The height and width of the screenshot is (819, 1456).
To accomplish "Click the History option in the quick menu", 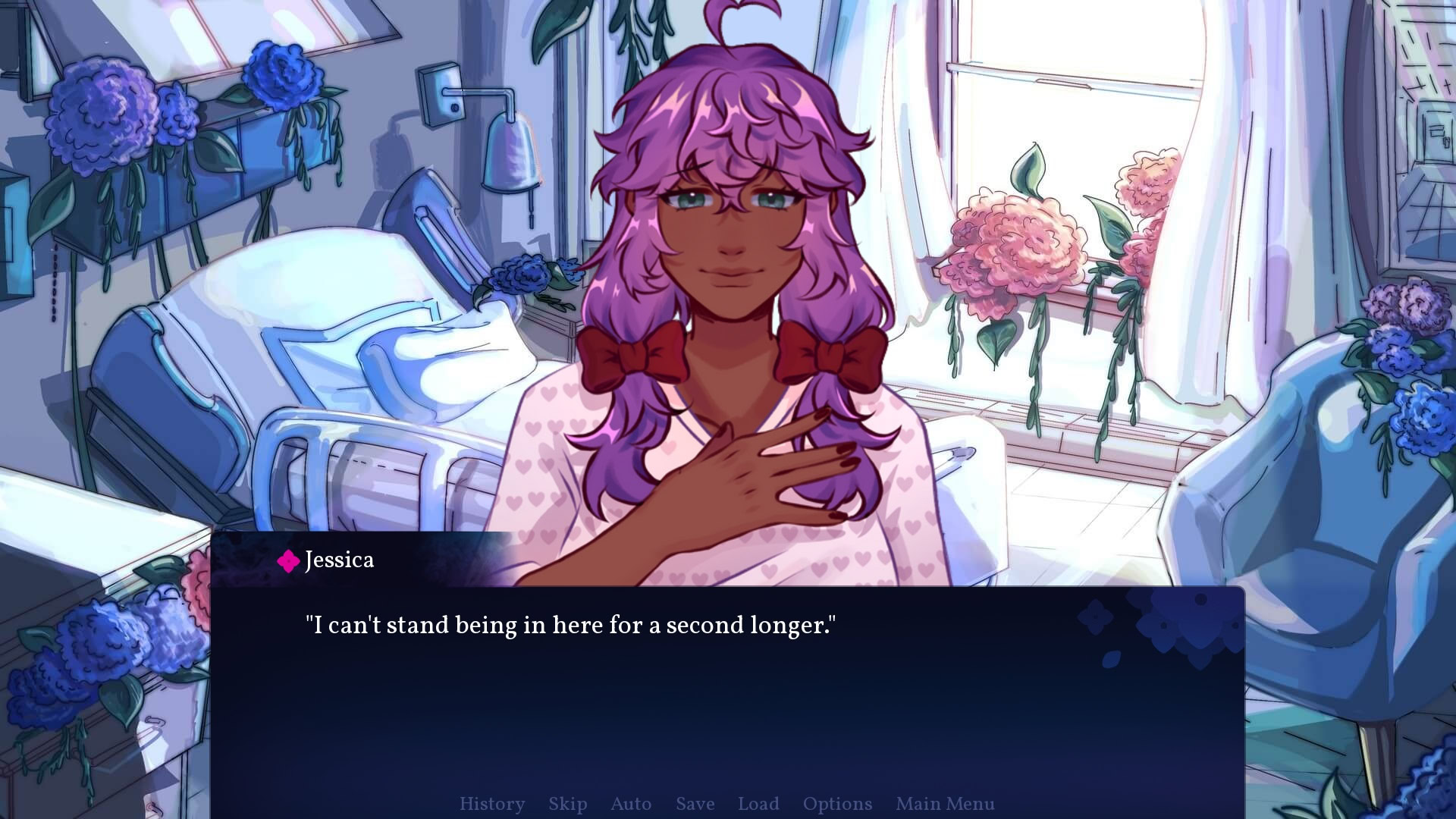I will (492, 804).
